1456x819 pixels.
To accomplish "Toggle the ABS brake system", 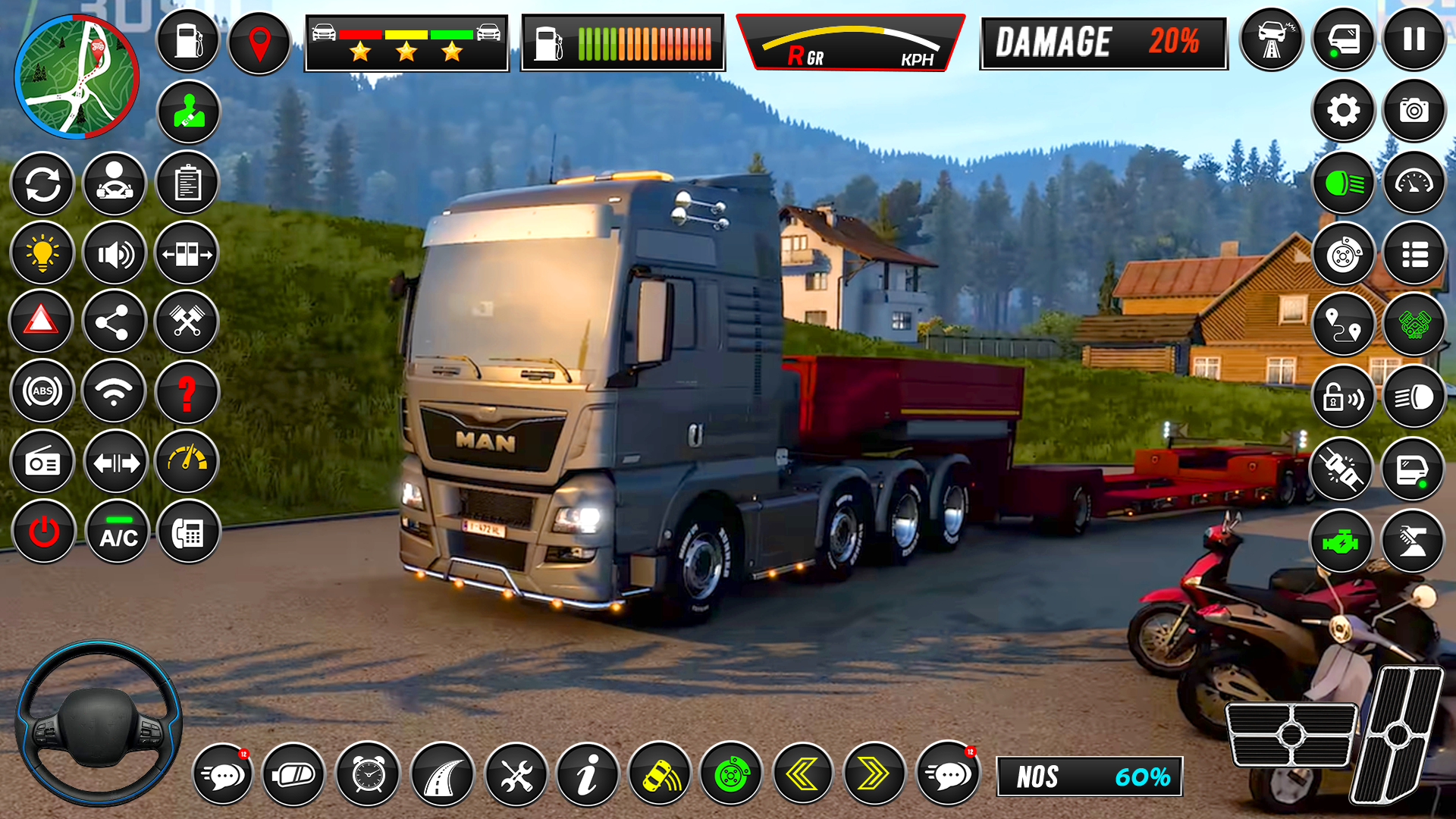I will 43,391.
